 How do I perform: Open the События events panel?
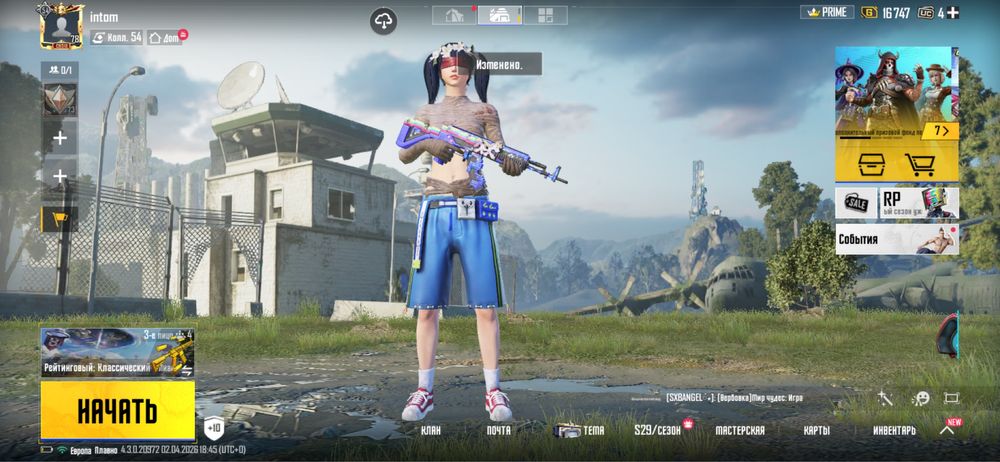click(897, 239)
